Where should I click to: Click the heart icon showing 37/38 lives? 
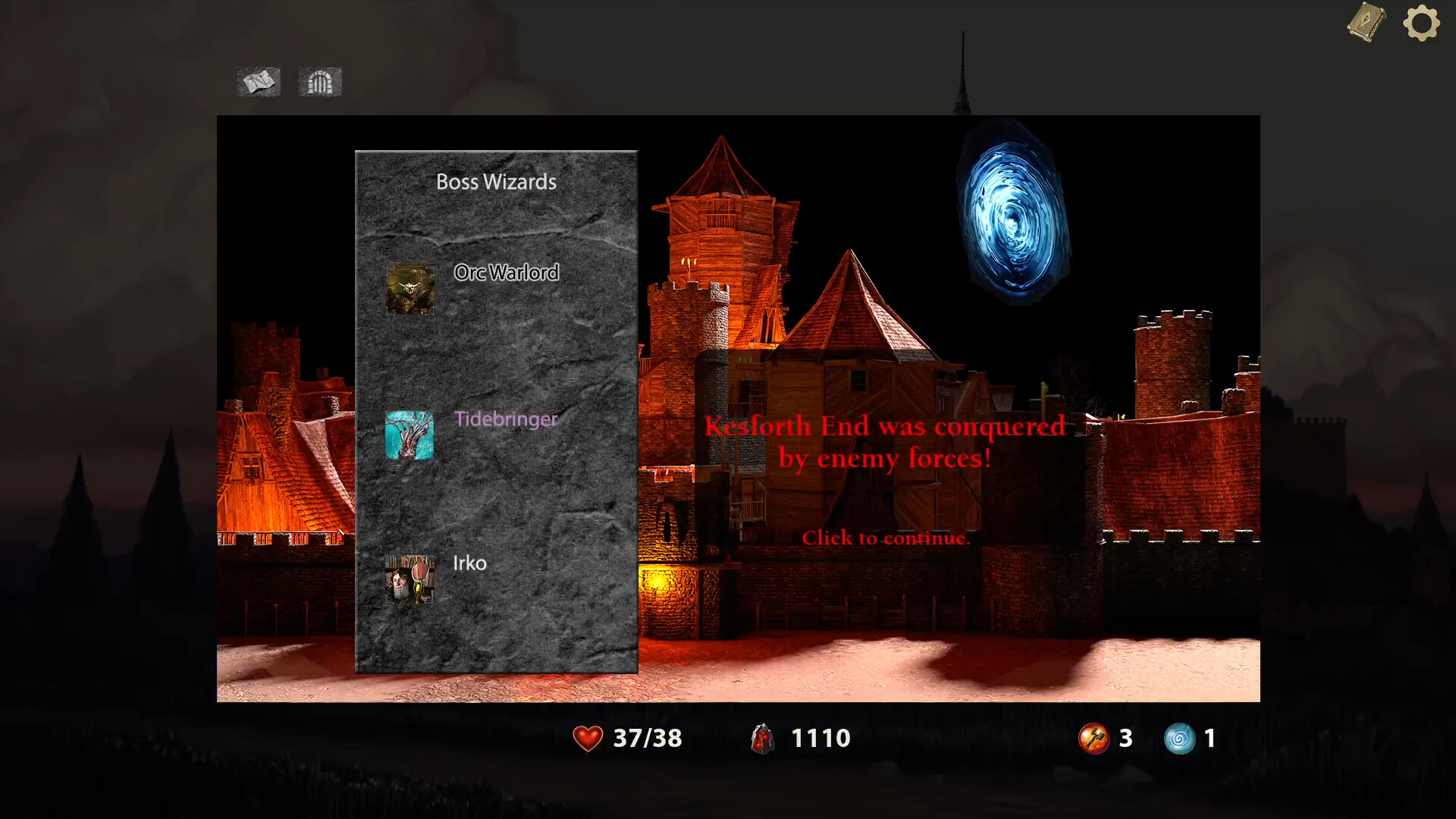point(586,738)
